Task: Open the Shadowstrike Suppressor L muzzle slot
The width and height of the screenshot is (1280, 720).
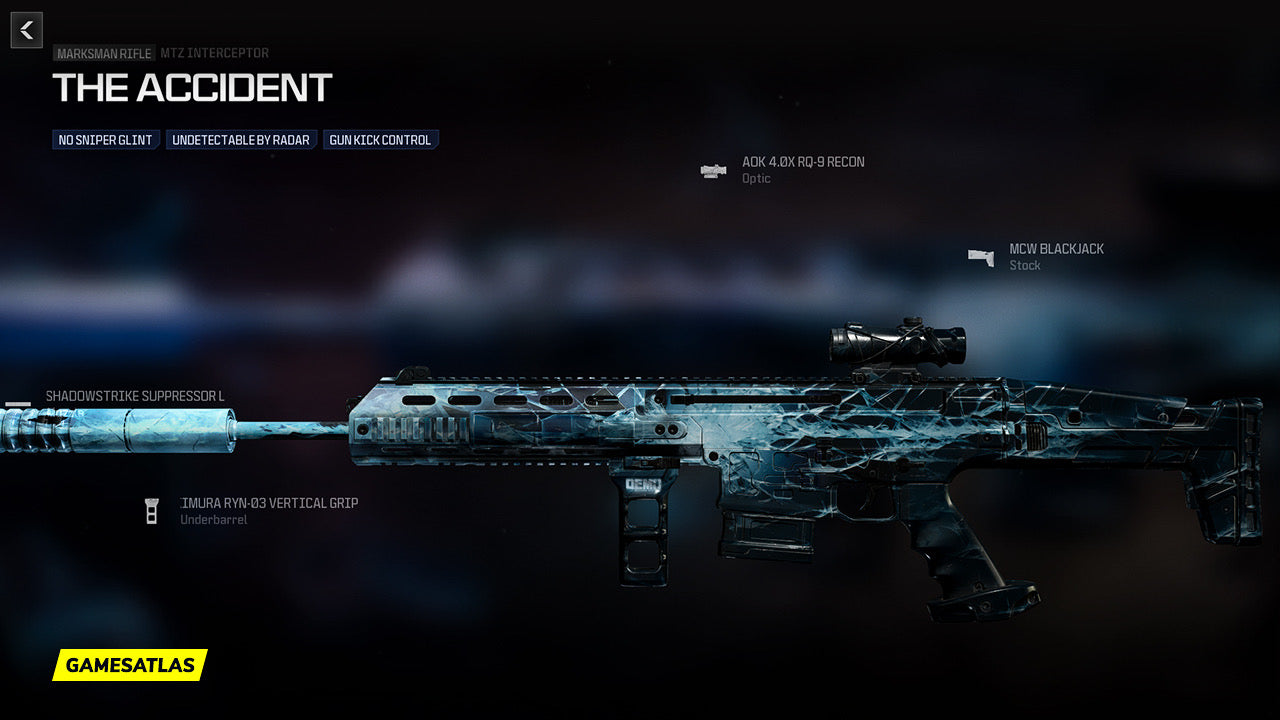Action: [x=135, y=396]
